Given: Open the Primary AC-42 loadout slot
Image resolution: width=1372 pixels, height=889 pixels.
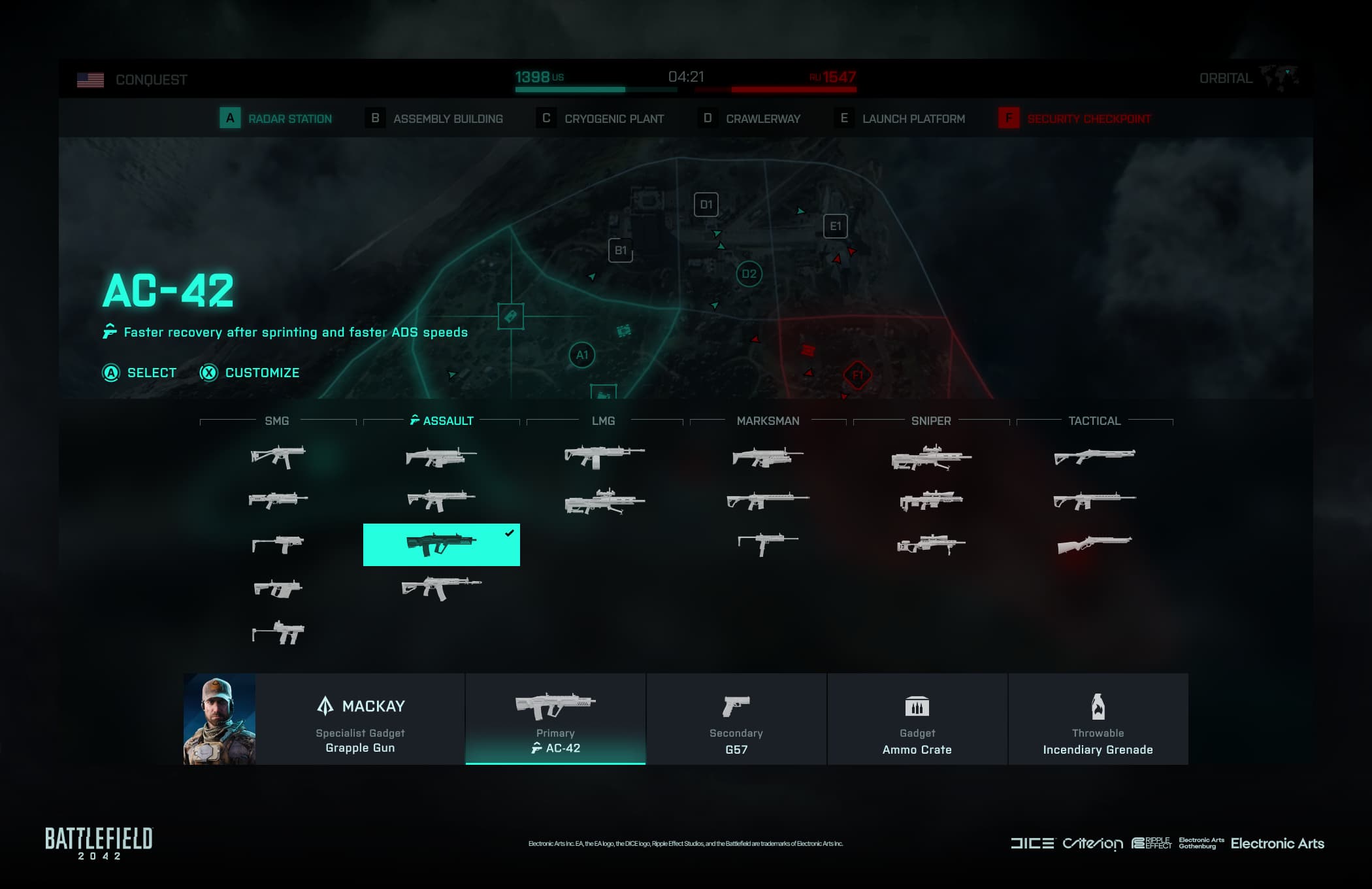Looking at the screenshot, I should click(555, 719).
